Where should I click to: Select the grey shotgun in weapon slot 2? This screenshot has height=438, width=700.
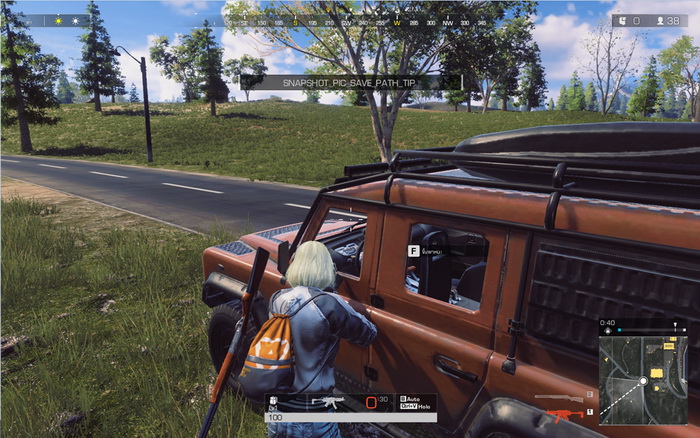558,396
